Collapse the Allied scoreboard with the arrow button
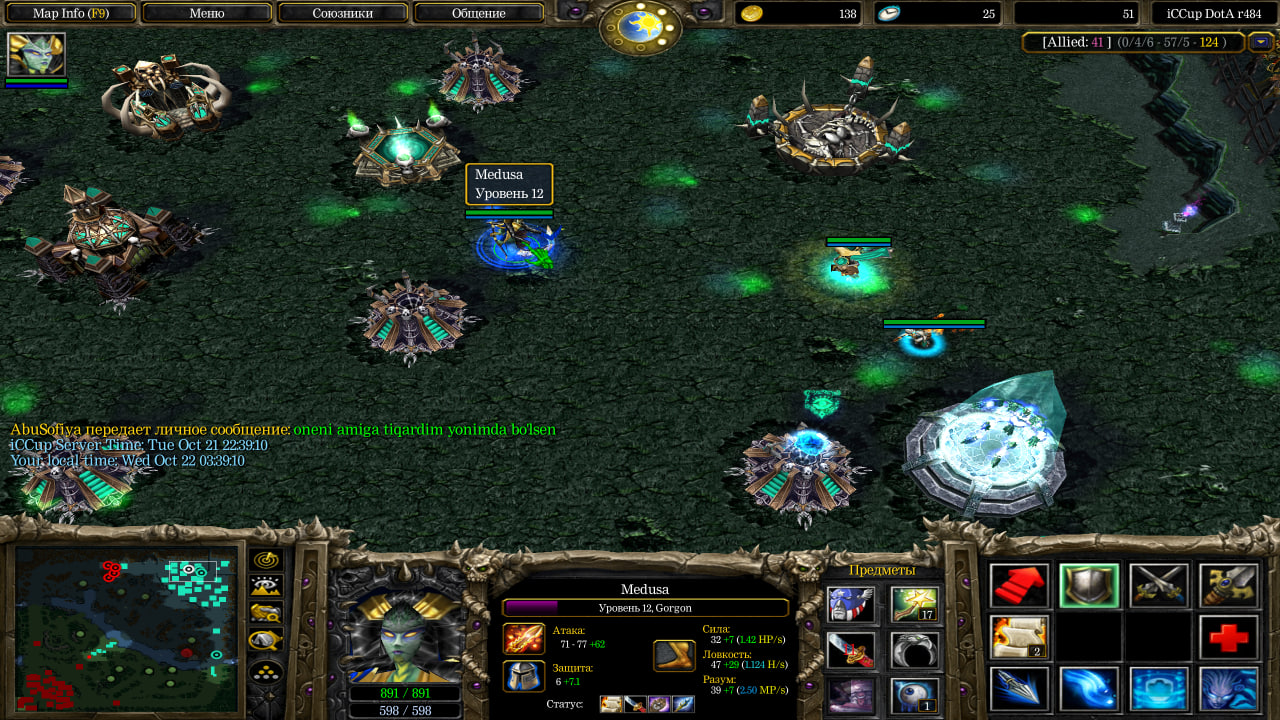The height and width of the screenshot is (720, 1280). coord(1260,42)
